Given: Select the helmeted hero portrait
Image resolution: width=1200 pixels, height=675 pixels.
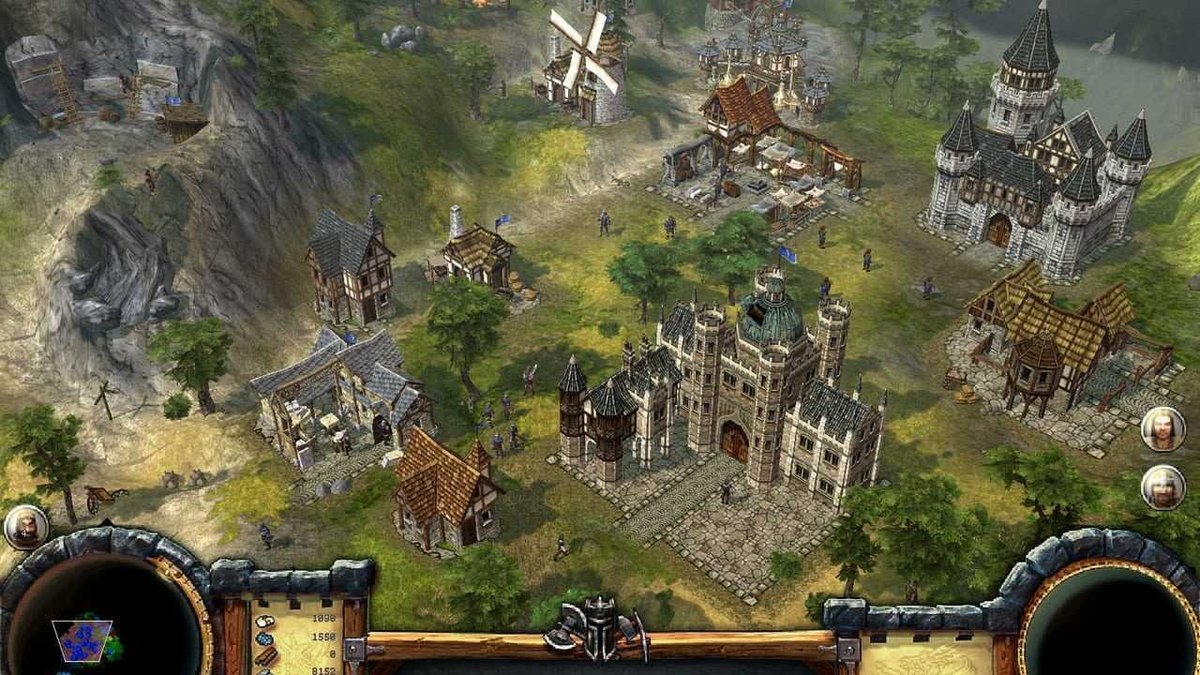Looking at the screenshot, I should tap(1162, 487).
